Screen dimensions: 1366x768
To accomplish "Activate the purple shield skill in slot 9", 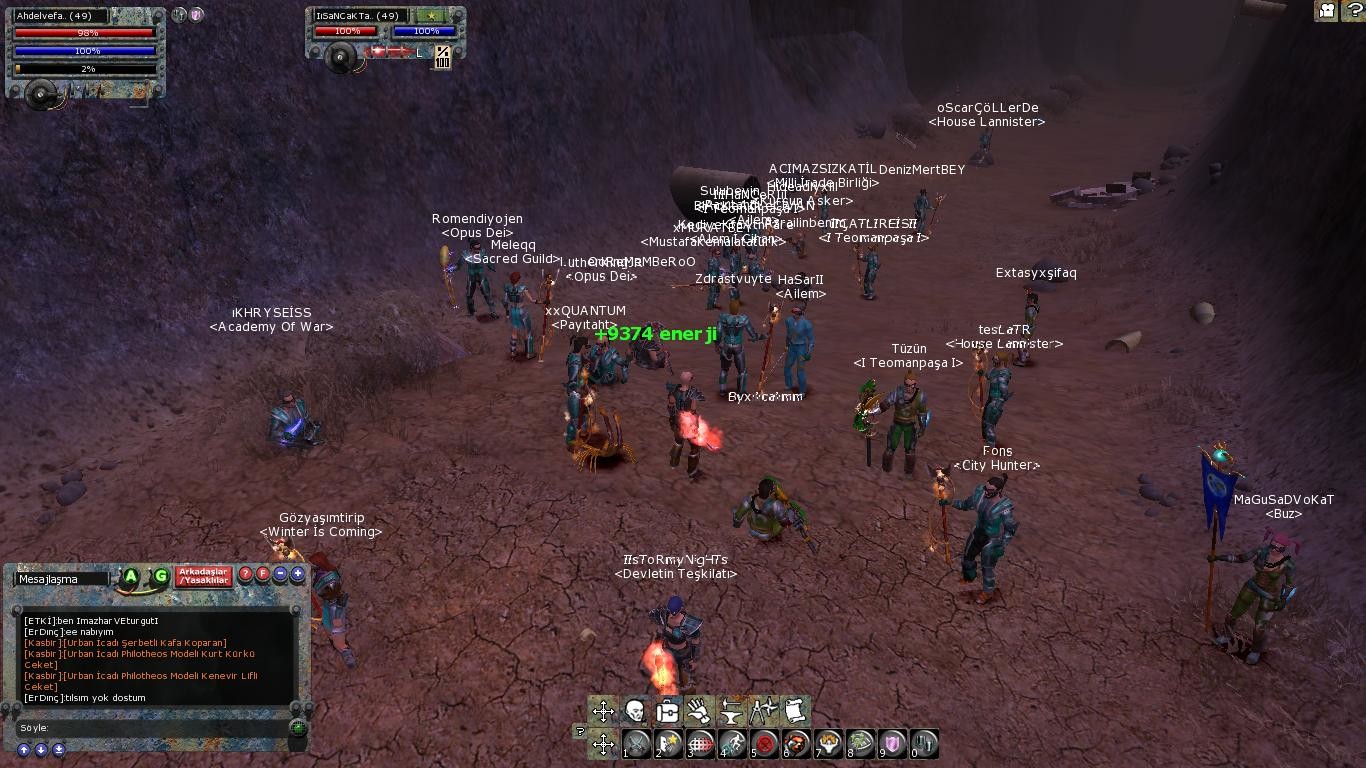I will [894, 744].
